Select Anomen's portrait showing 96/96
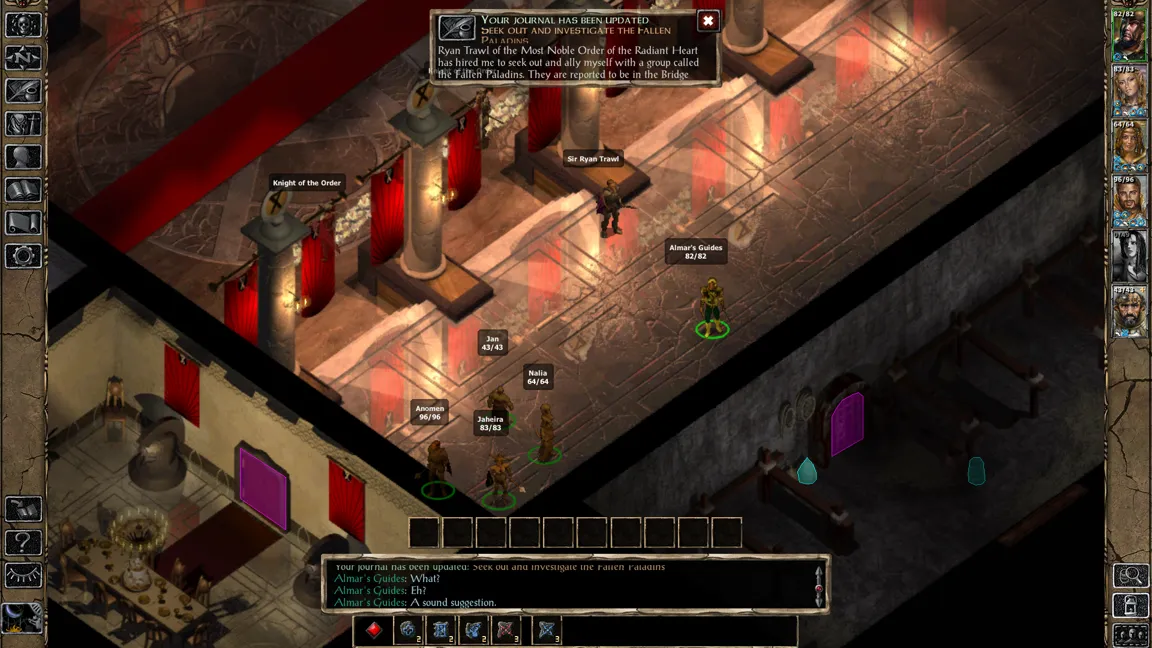This screenshot has width=1152, height=648. click(x=1130, y=202)
